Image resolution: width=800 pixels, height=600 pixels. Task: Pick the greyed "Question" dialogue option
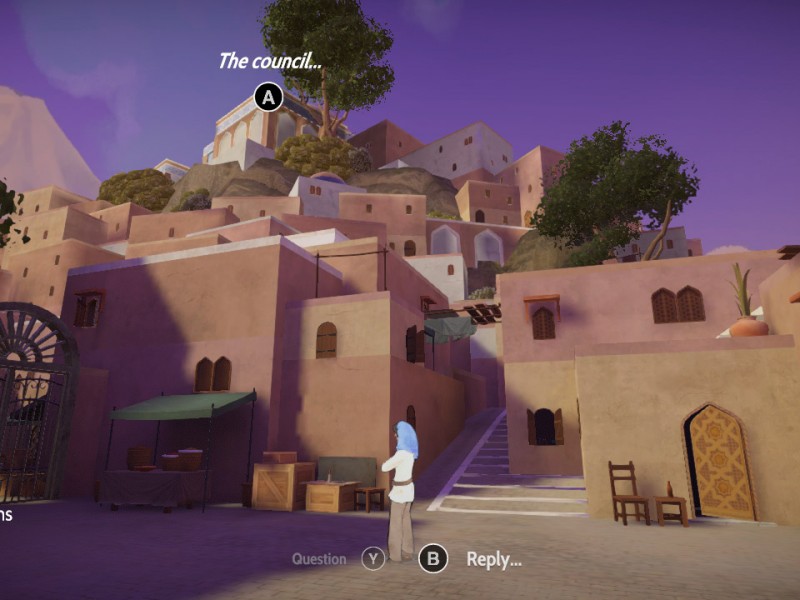pyautogui.click(x=319, y=559)
